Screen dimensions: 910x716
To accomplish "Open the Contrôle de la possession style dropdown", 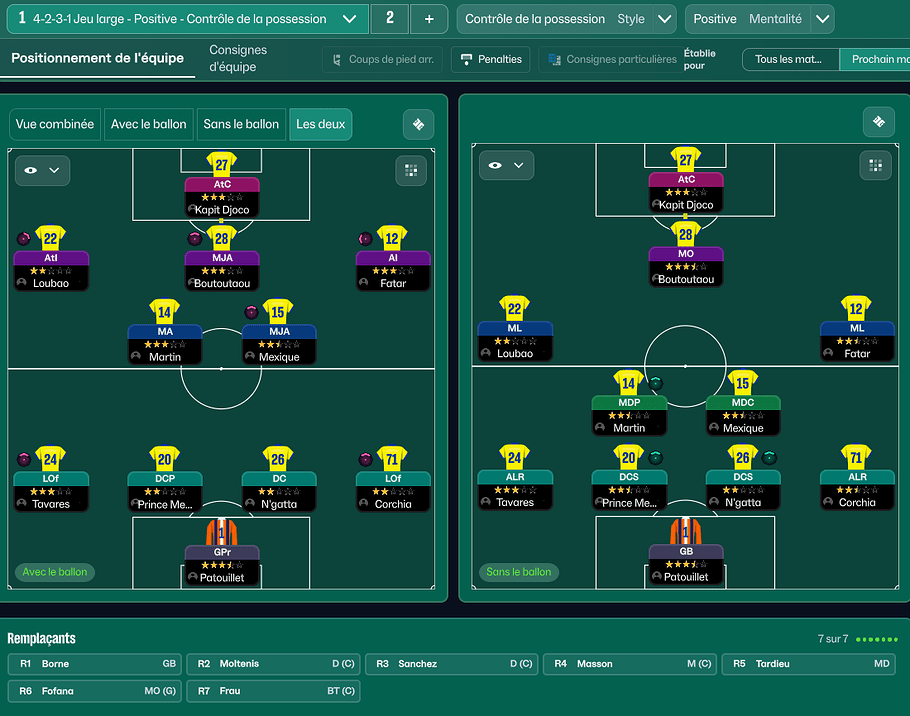I will point(665,19).
